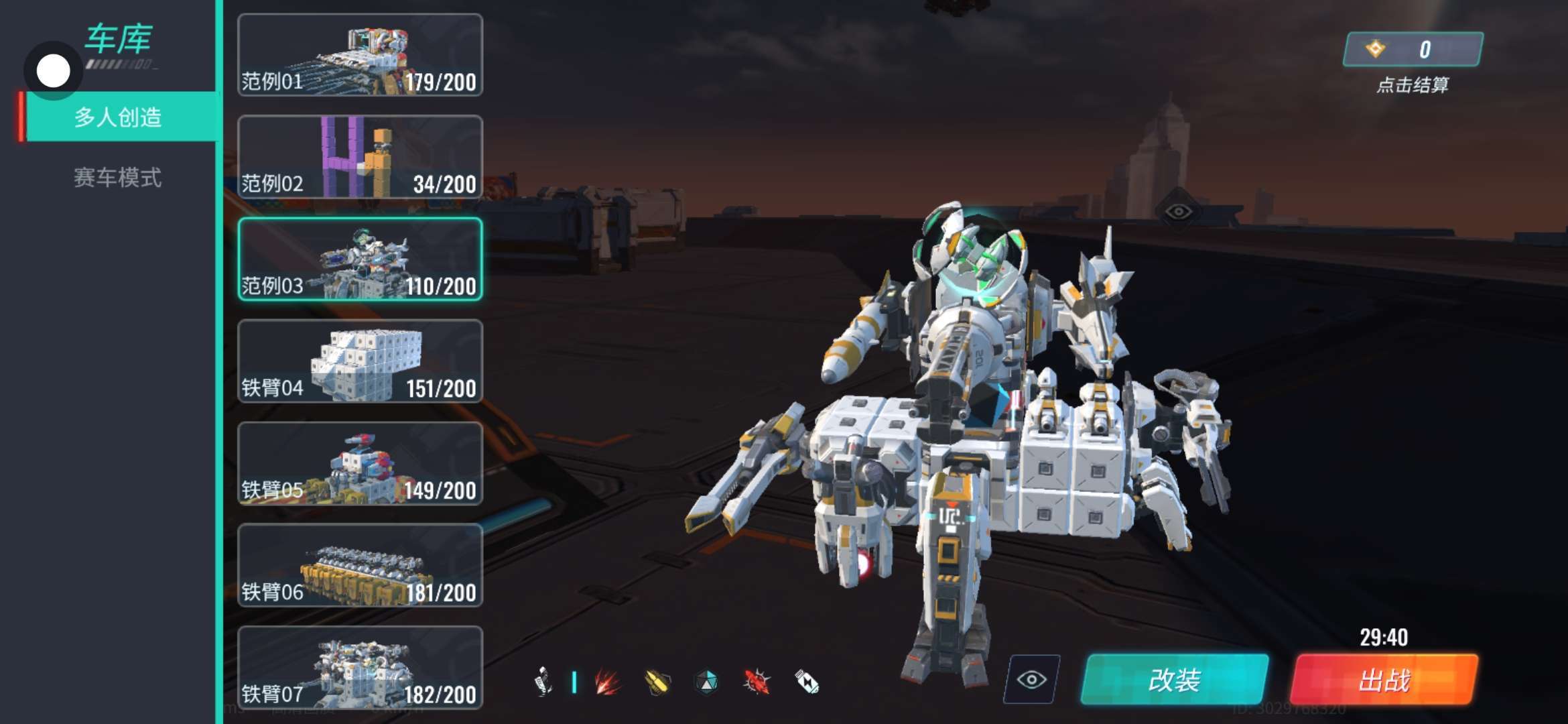Image resolution: width=1568 pixels, height=724 pixels.
Task: Open the 赛车模式 tab
Action: [x=118, y=178]
